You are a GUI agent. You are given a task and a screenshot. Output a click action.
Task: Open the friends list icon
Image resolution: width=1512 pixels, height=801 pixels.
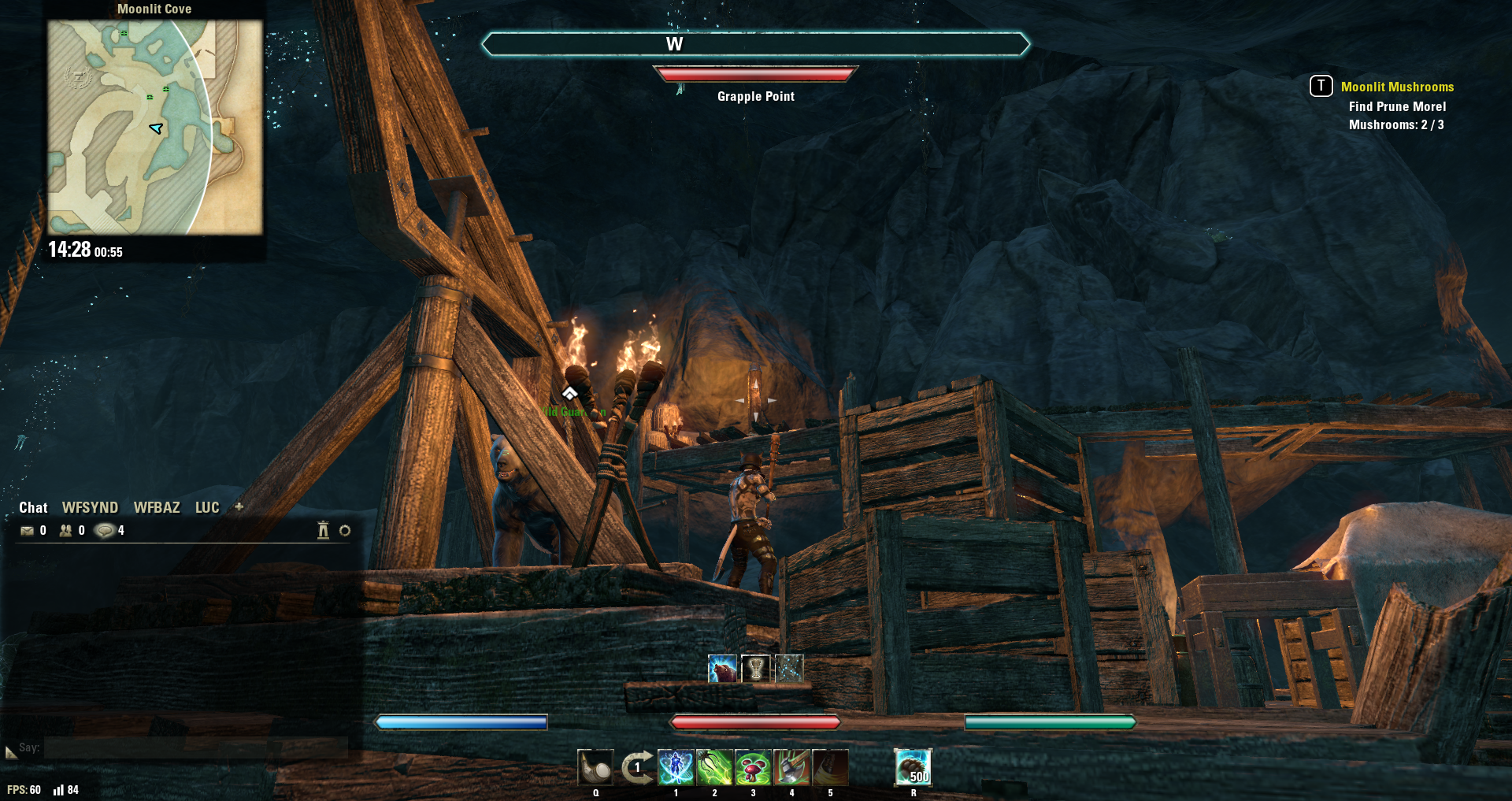click(66, 531)
